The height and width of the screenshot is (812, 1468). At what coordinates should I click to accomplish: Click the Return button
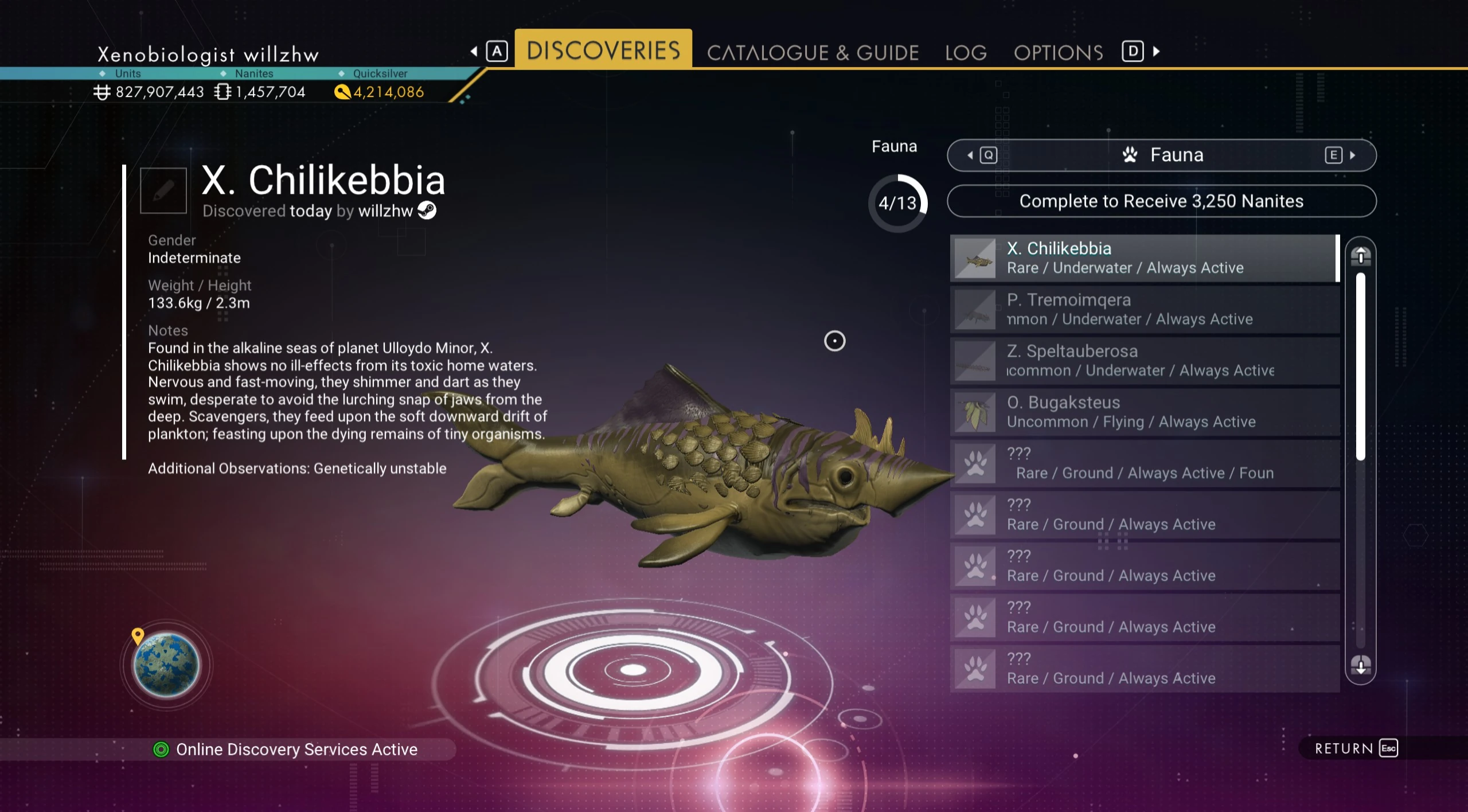tap(1356, 748)
